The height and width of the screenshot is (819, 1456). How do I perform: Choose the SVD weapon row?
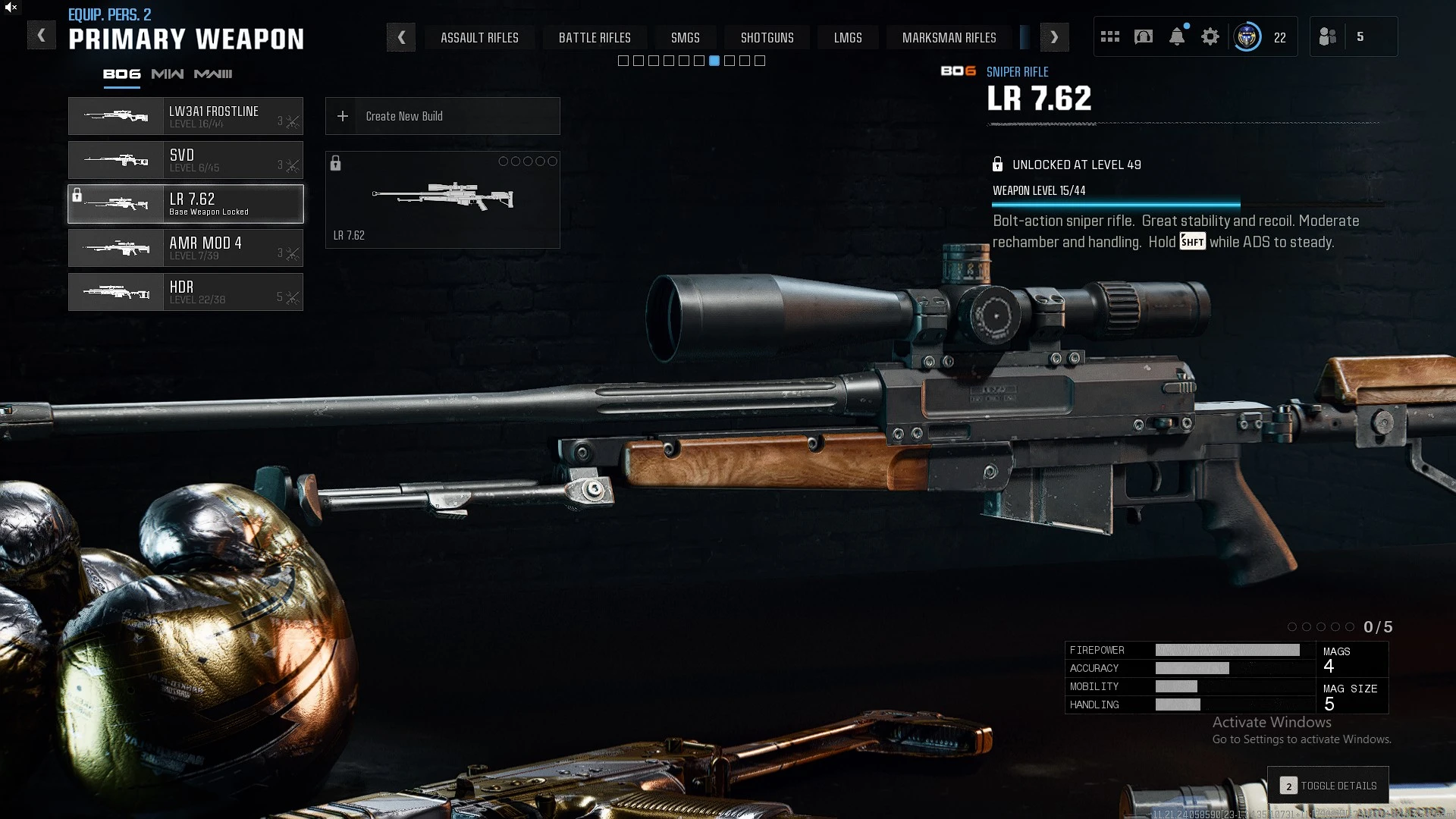pos(186,160)
